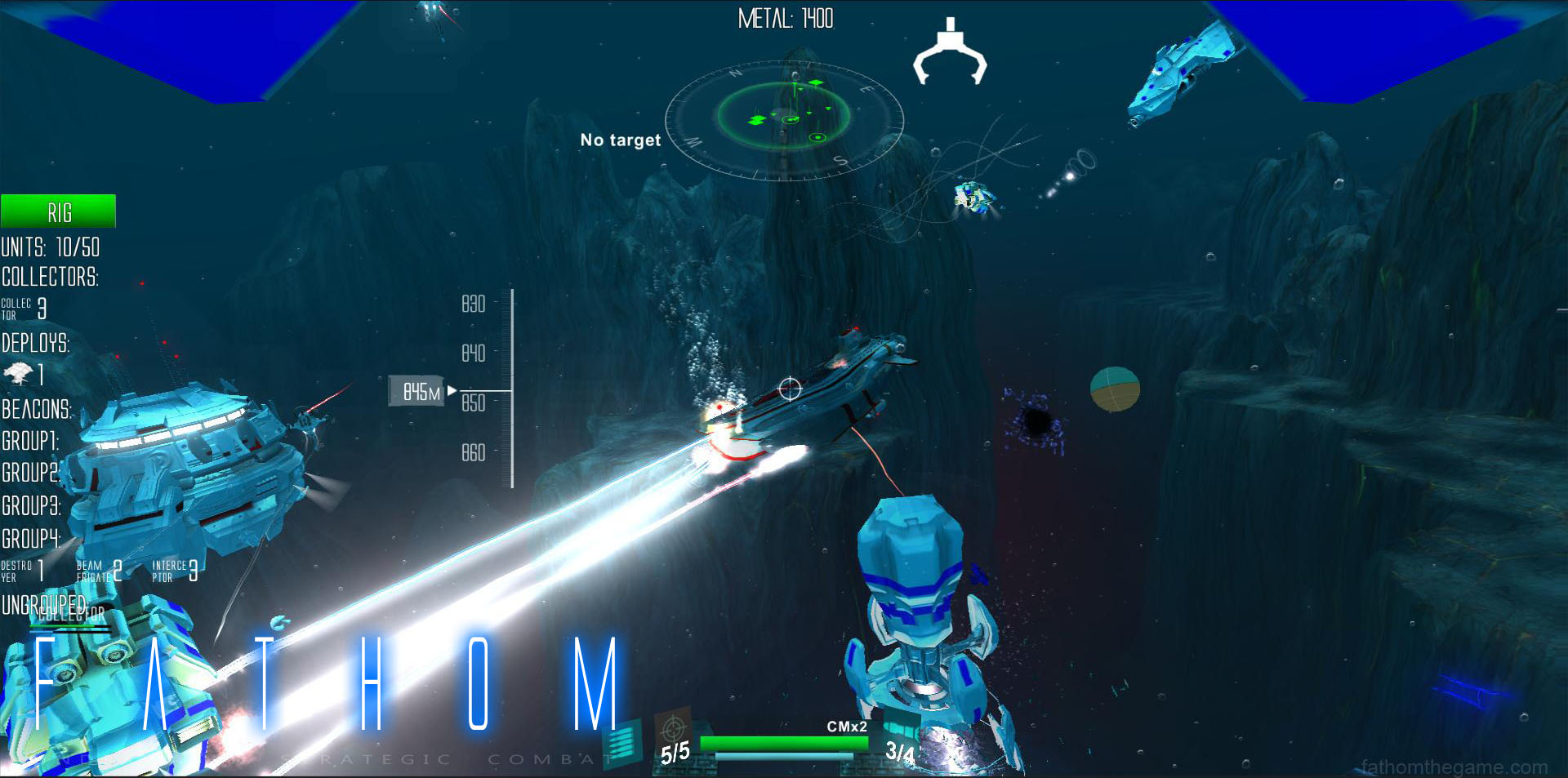The height and width of the screenshot is (778, 1568).
Task: Expand the BEACONS section
Action: (34, 410)
